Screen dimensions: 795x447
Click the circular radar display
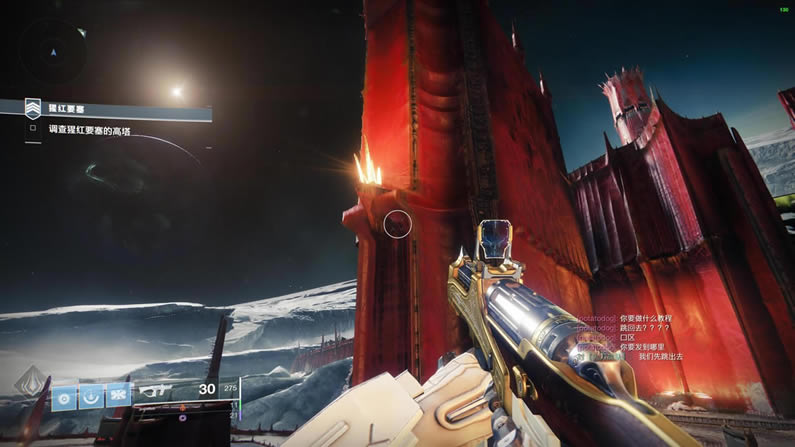[55, 50]
